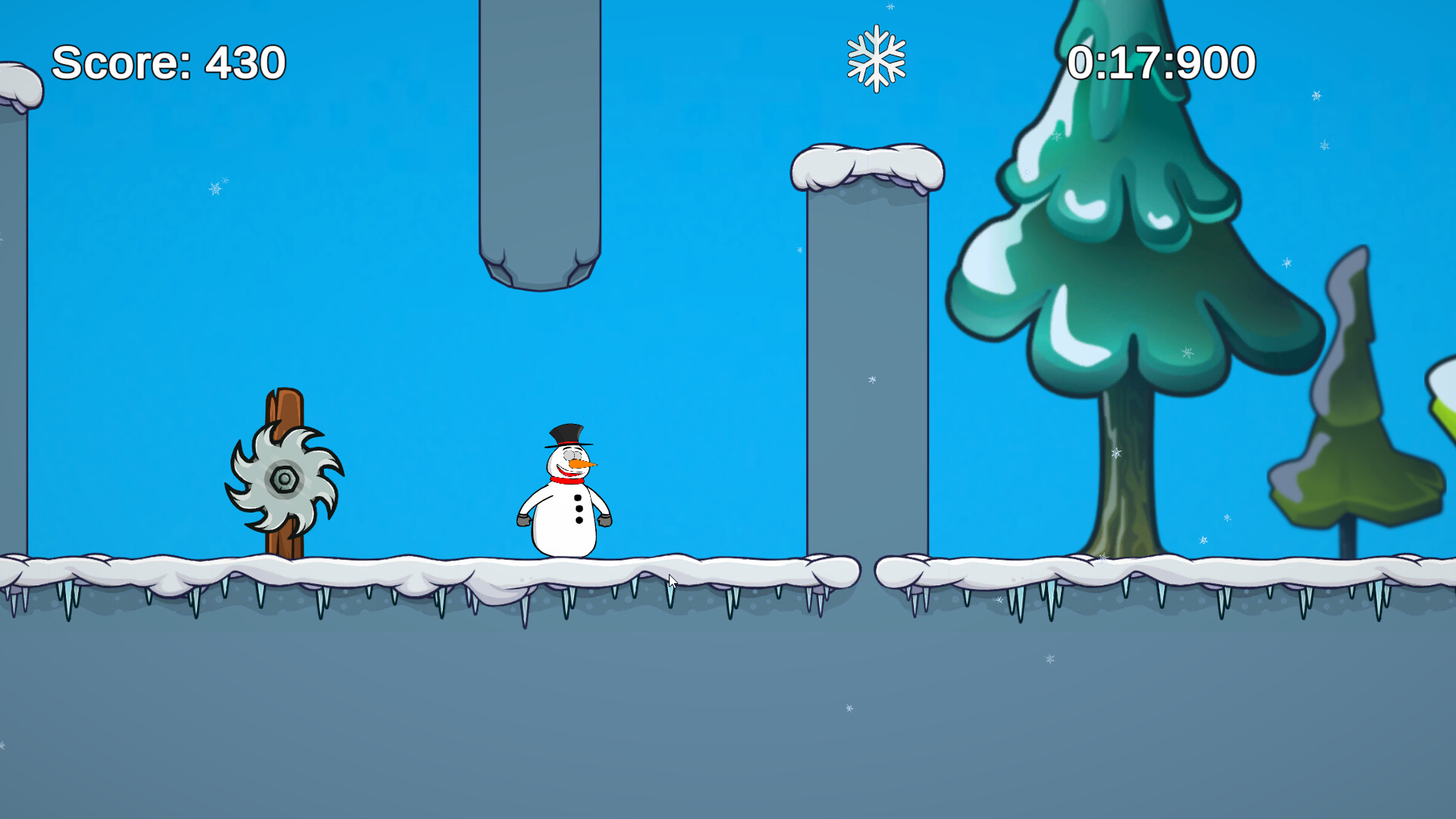Viewport: 1456px width, 819px height.
Task: Click the snowman's coal buttons
Action: click(x=578, y=508)
